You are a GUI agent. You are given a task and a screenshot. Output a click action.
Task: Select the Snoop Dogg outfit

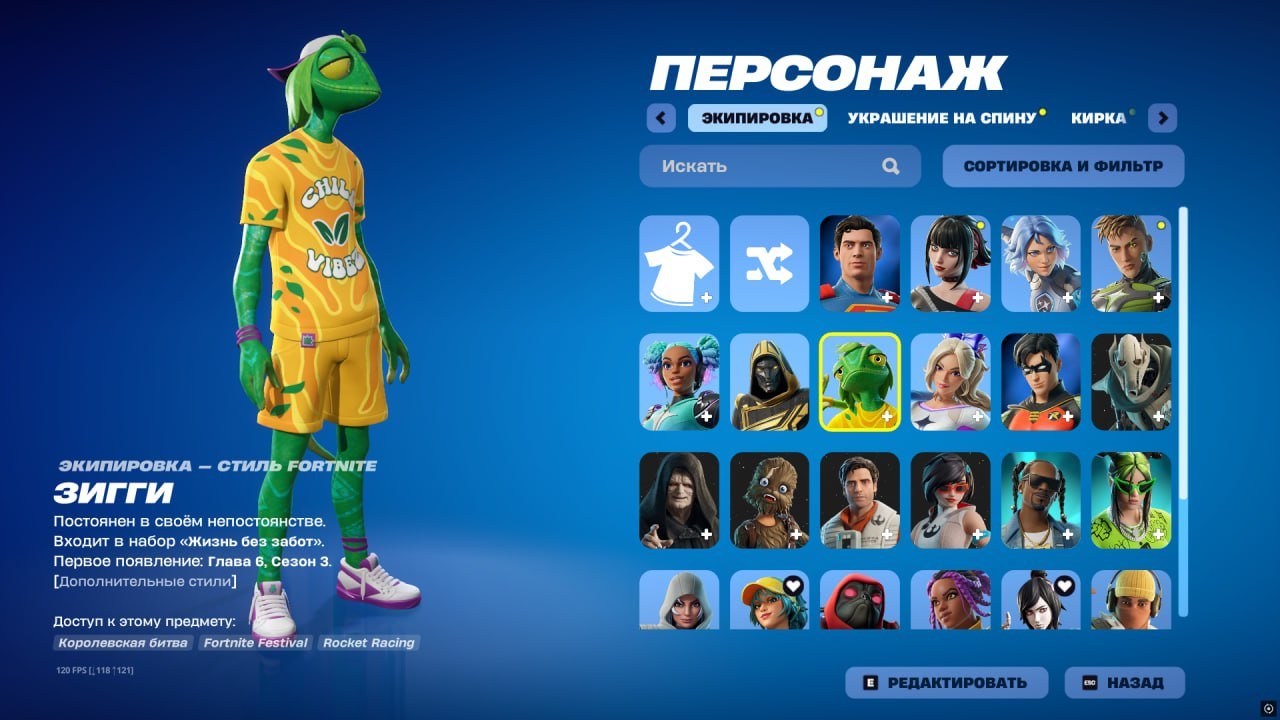[x=1039, y=501]
